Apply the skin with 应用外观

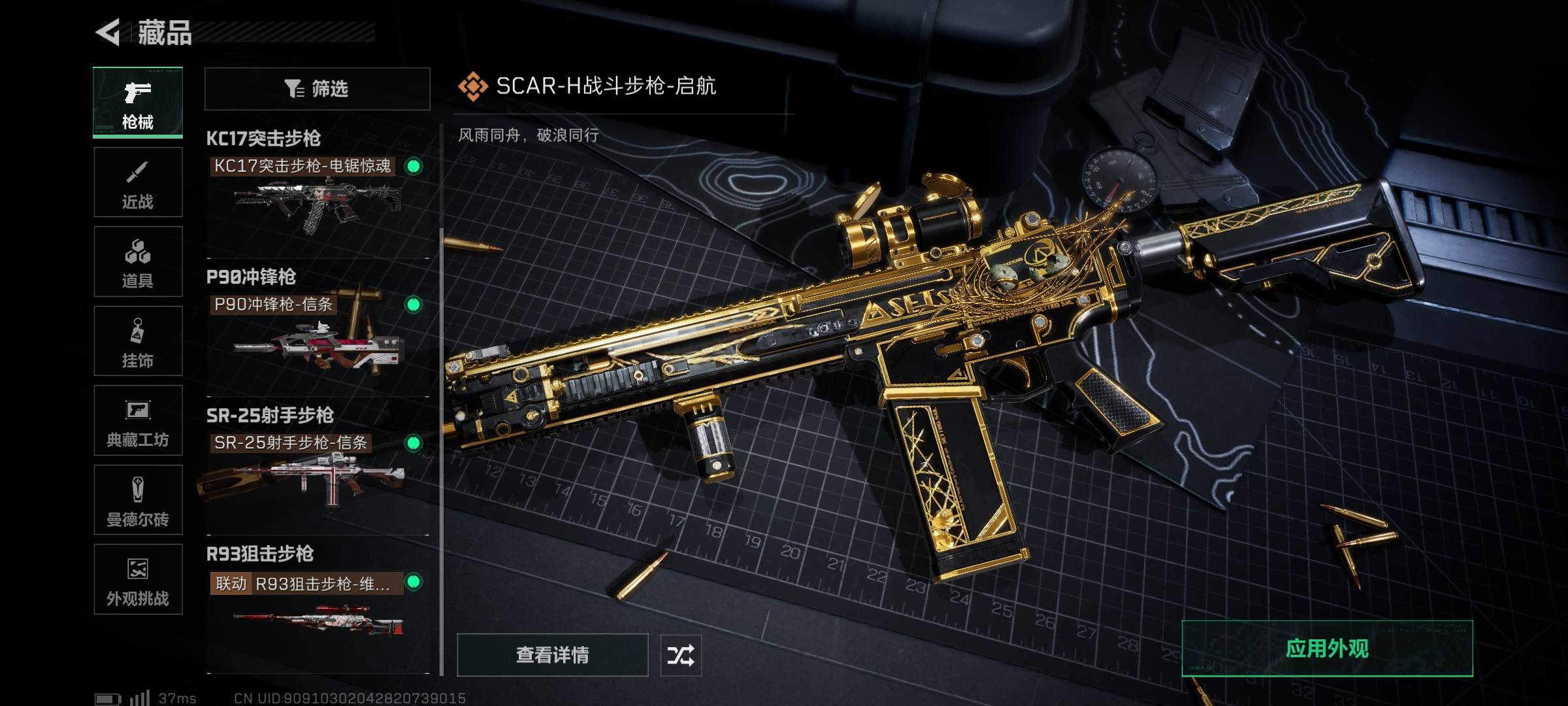[1327, 648]
